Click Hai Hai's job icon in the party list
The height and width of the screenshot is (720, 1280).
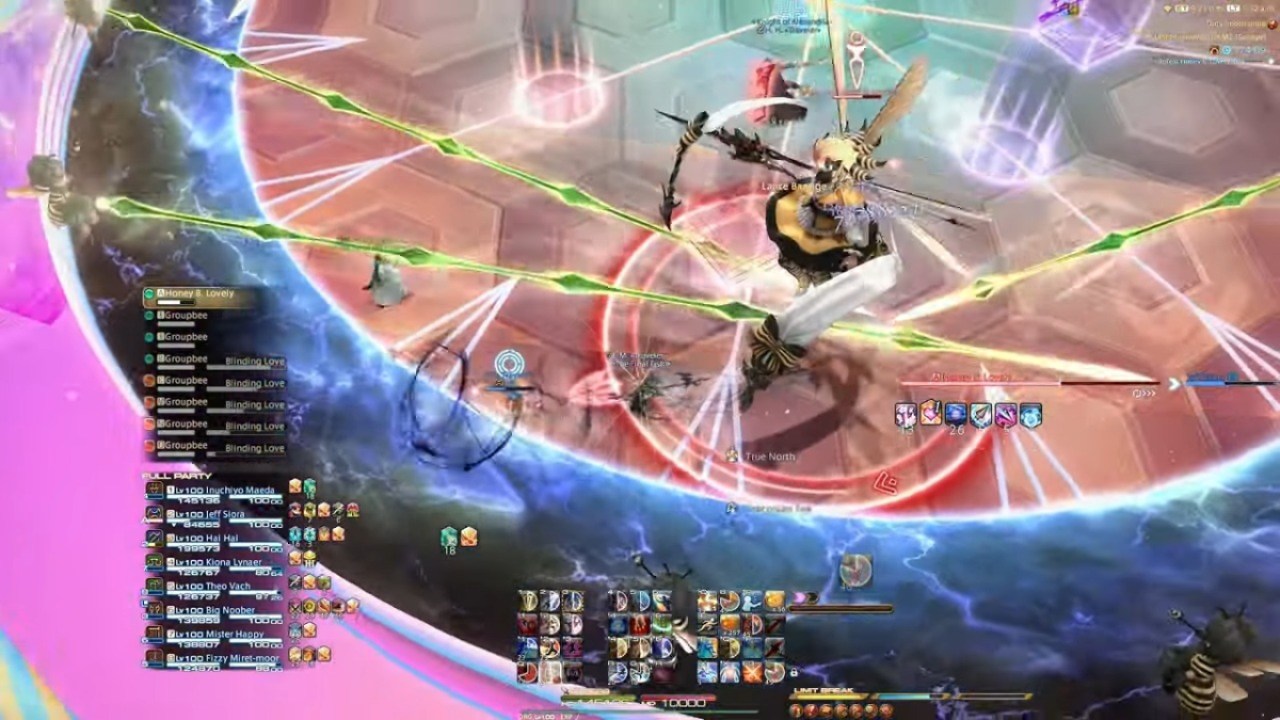point(172,537)
